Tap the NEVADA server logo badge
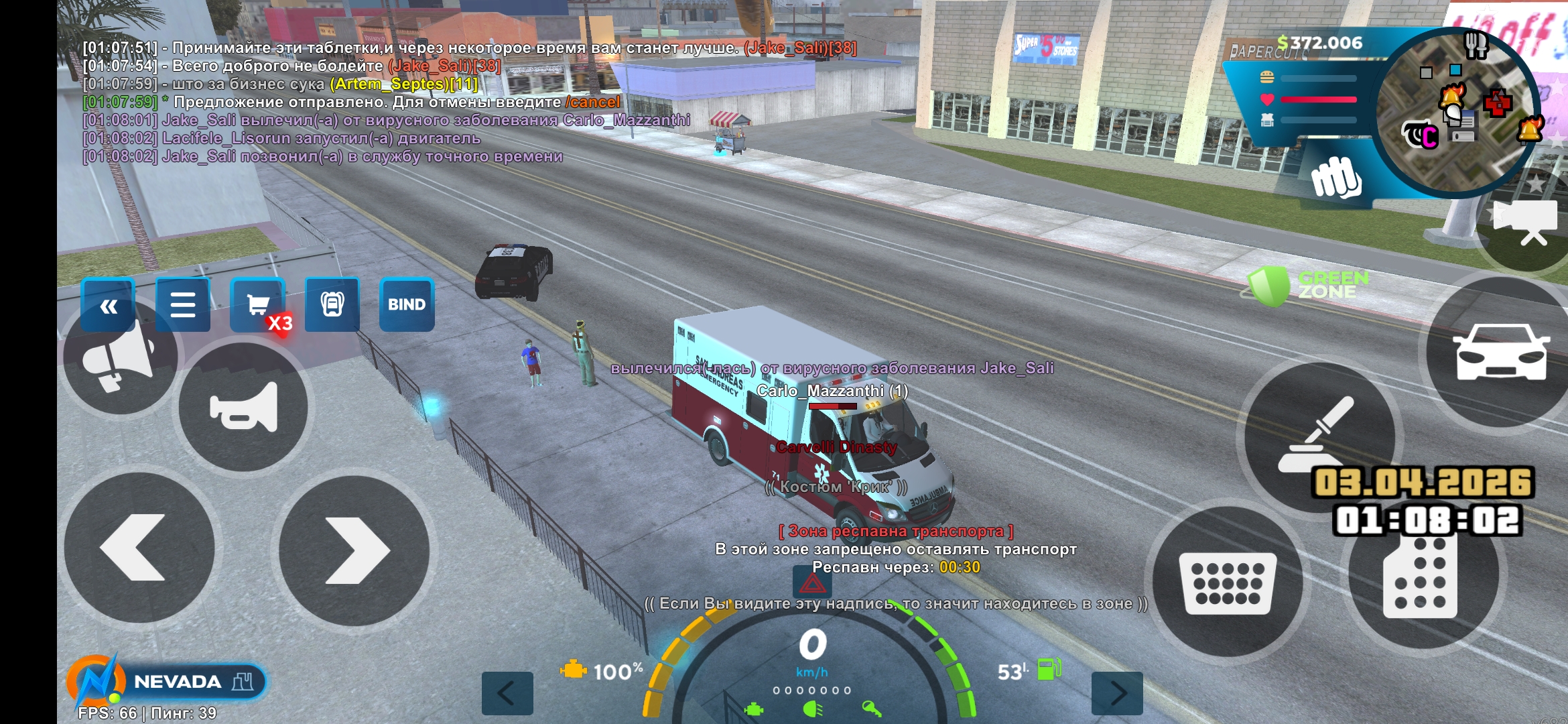 166,682
